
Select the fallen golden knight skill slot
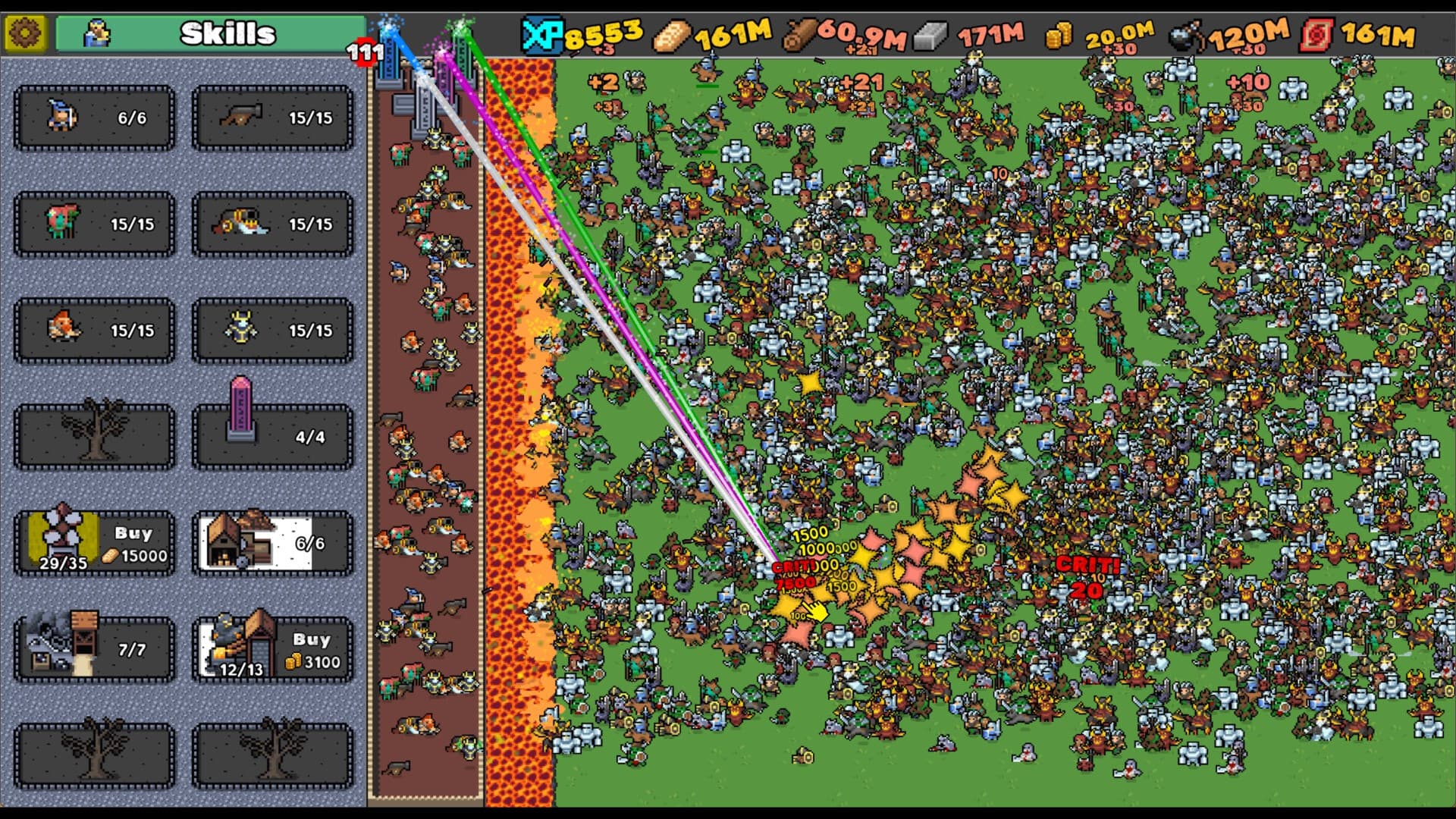(x=271, y=224)
